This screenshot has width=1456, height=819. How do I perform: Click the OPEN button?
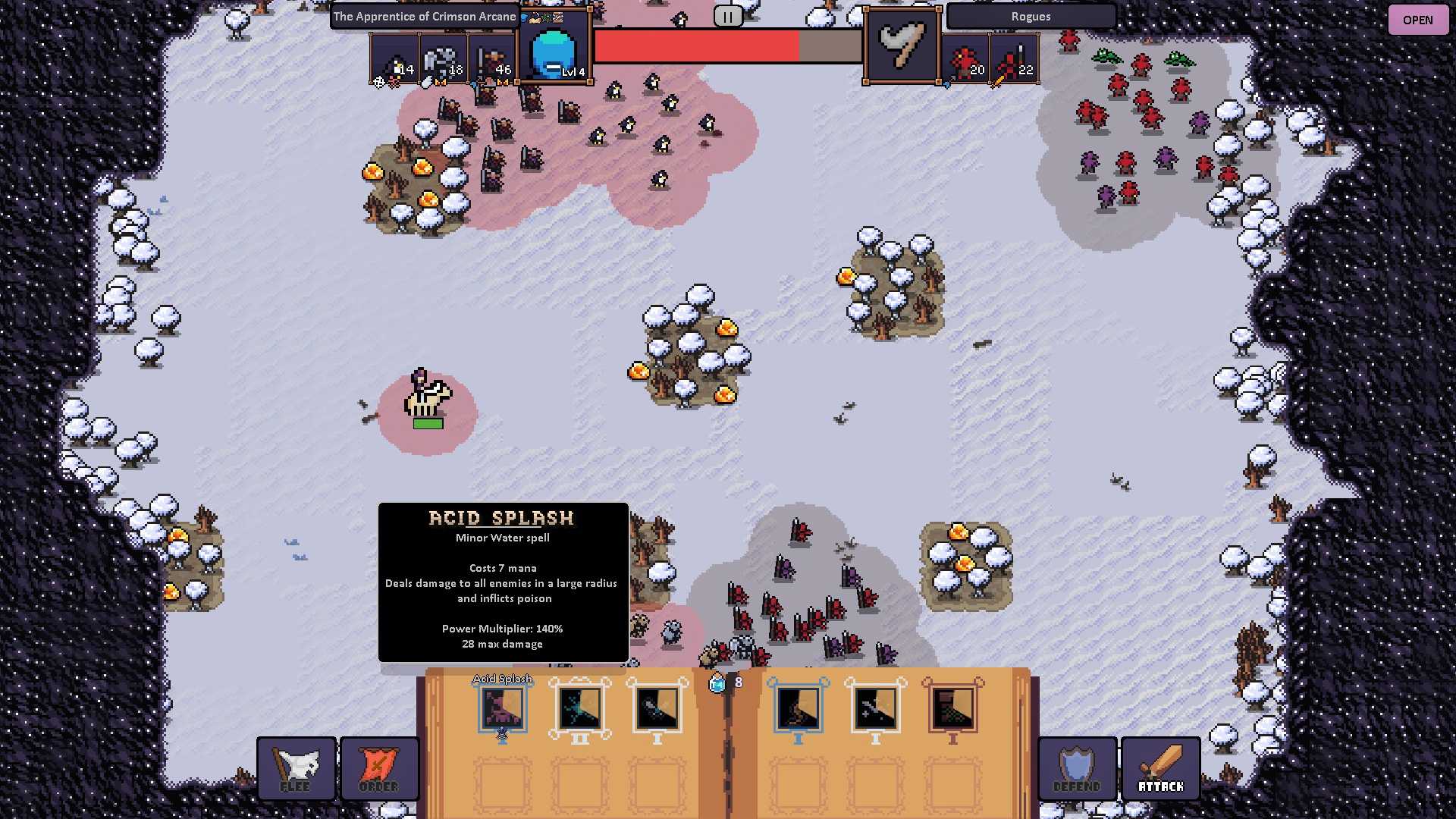tap(1417, 20)
